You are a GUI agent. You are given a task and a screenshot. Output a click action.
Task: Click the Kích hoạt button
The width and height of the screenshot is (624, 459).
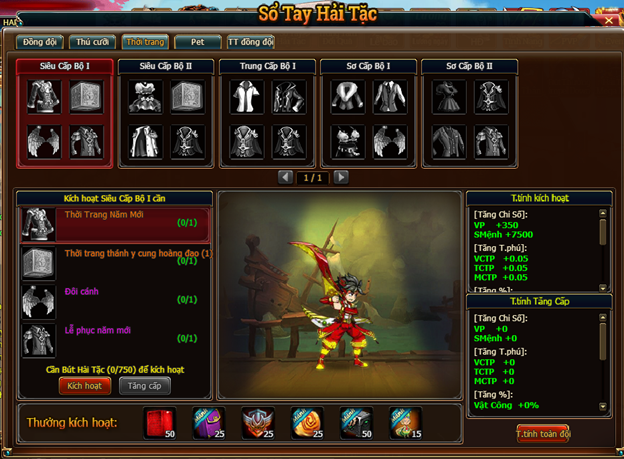pyautogui.click(x=85, y=385)
